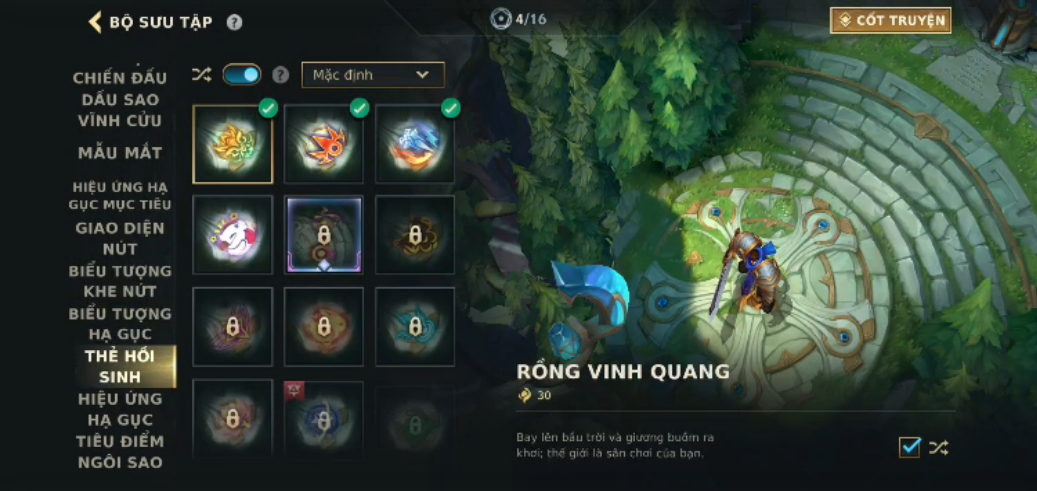Image resolution: width=1037 pixels, height=491 pixels.
Task: Go back using the Bộ Sưu Tập arrow
Action: coord(96,22)
